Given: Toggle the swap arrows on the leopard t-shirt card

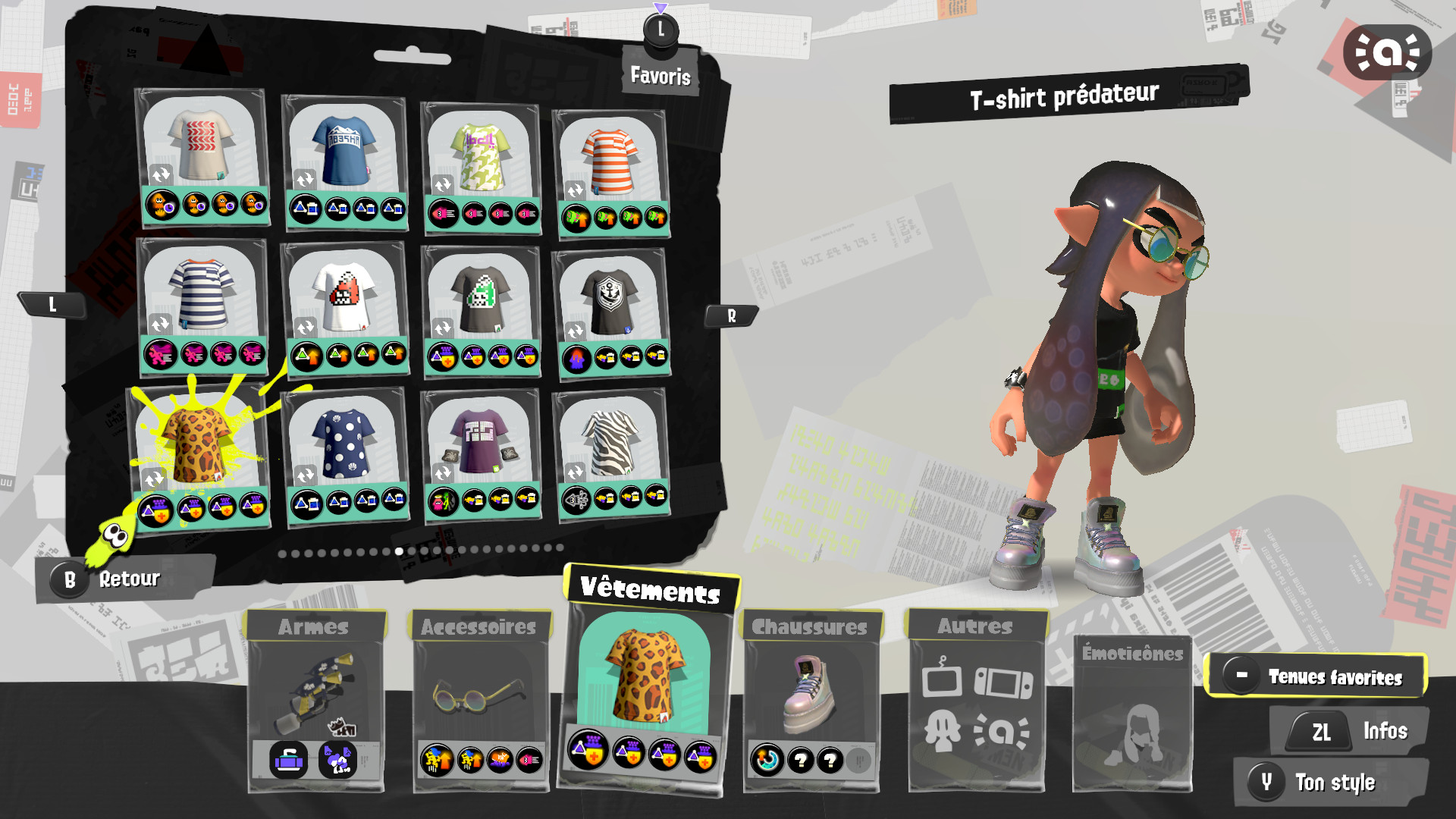Looking at the screenshot, I should click(154, 480).
